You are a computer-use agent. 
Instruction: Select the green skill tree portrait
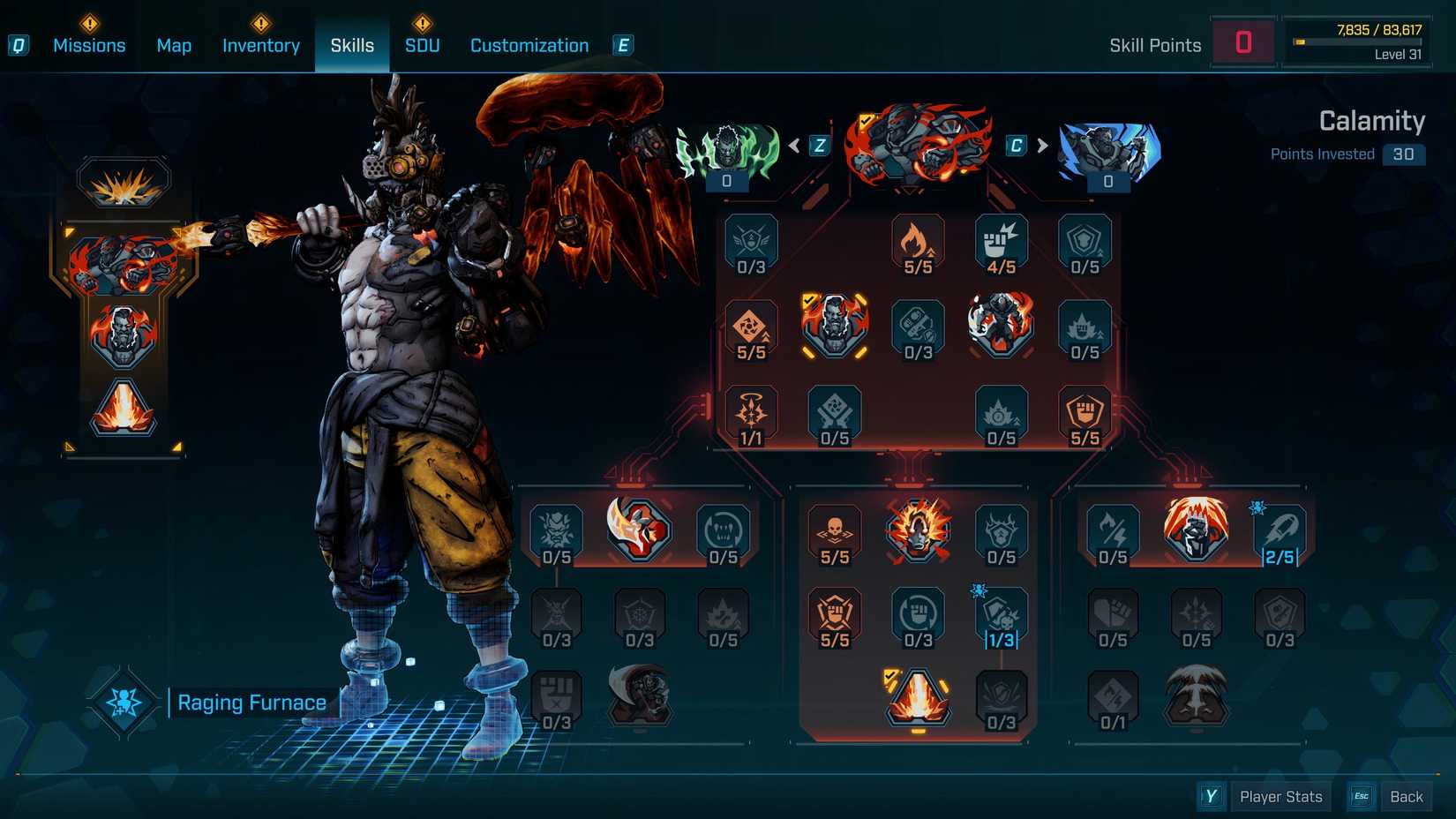pyautogui.click(x=727, y=152)
